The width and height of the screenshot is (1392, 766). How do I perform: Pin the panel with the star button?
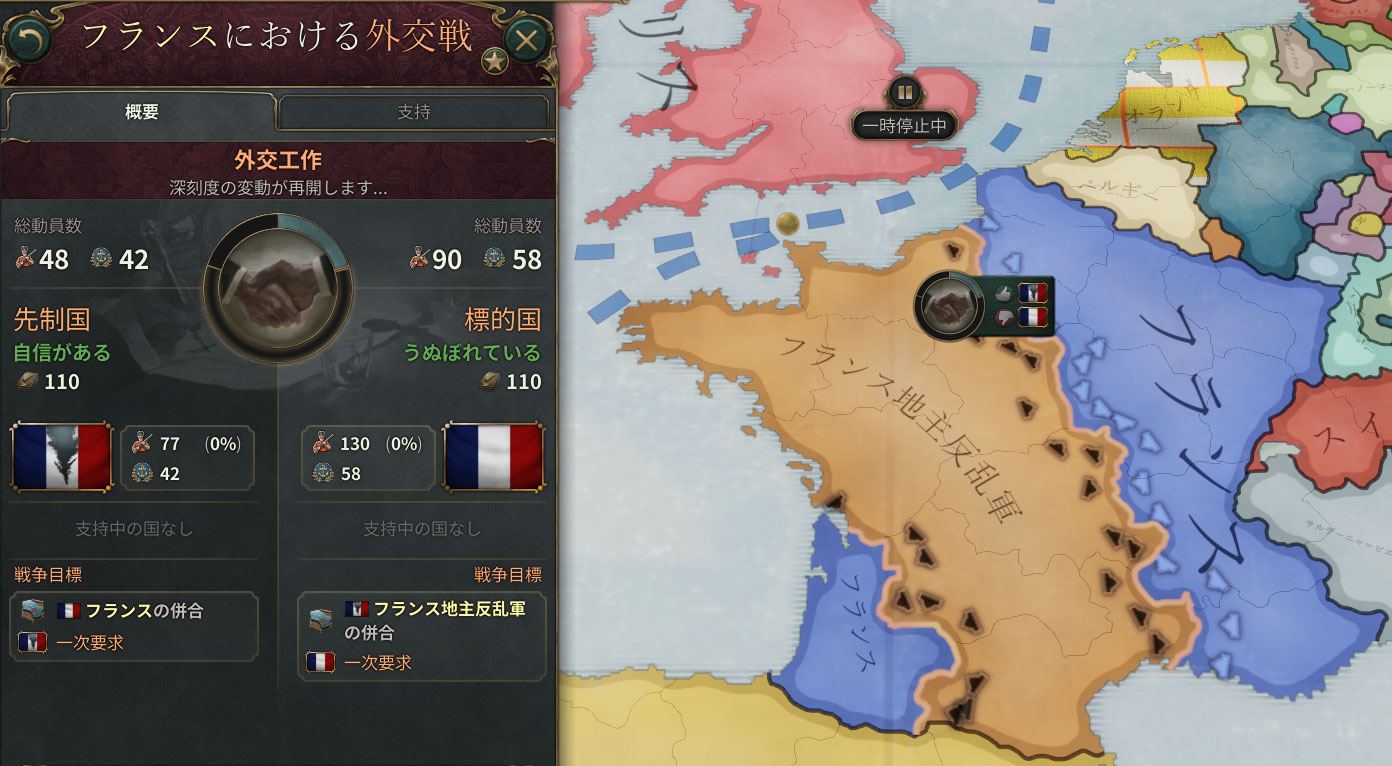[493, 61]
